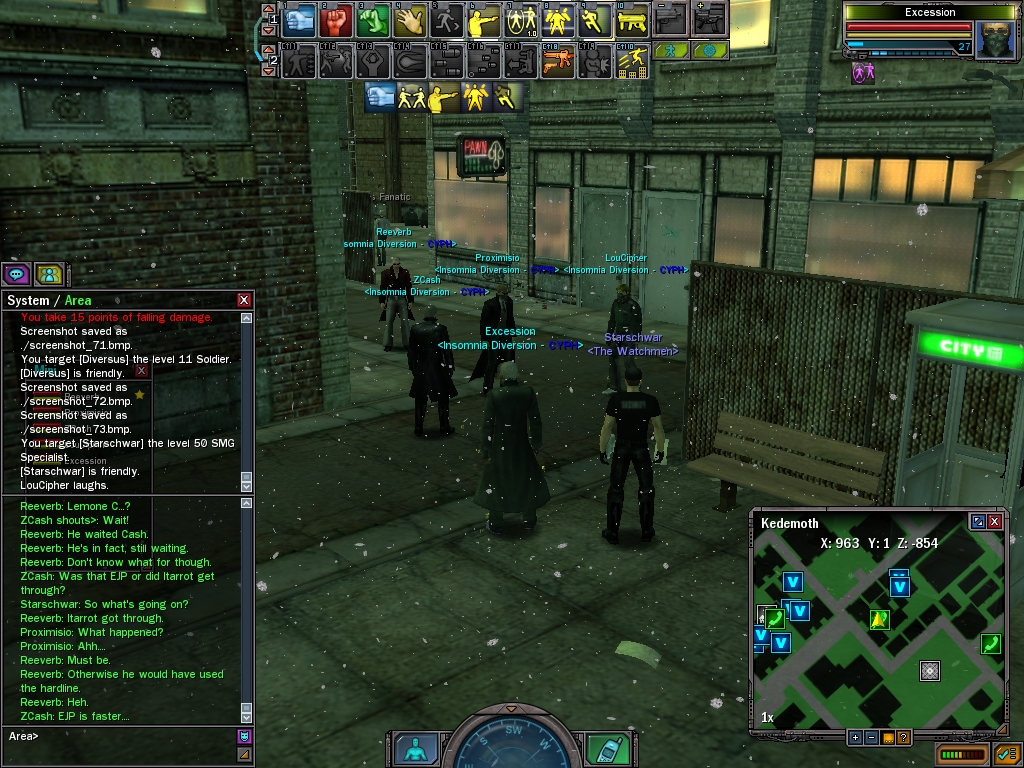This screenshot has width=1024, height=768.
Task: Open the character figure button beside the compass
Action: click(x=416, y=749)
